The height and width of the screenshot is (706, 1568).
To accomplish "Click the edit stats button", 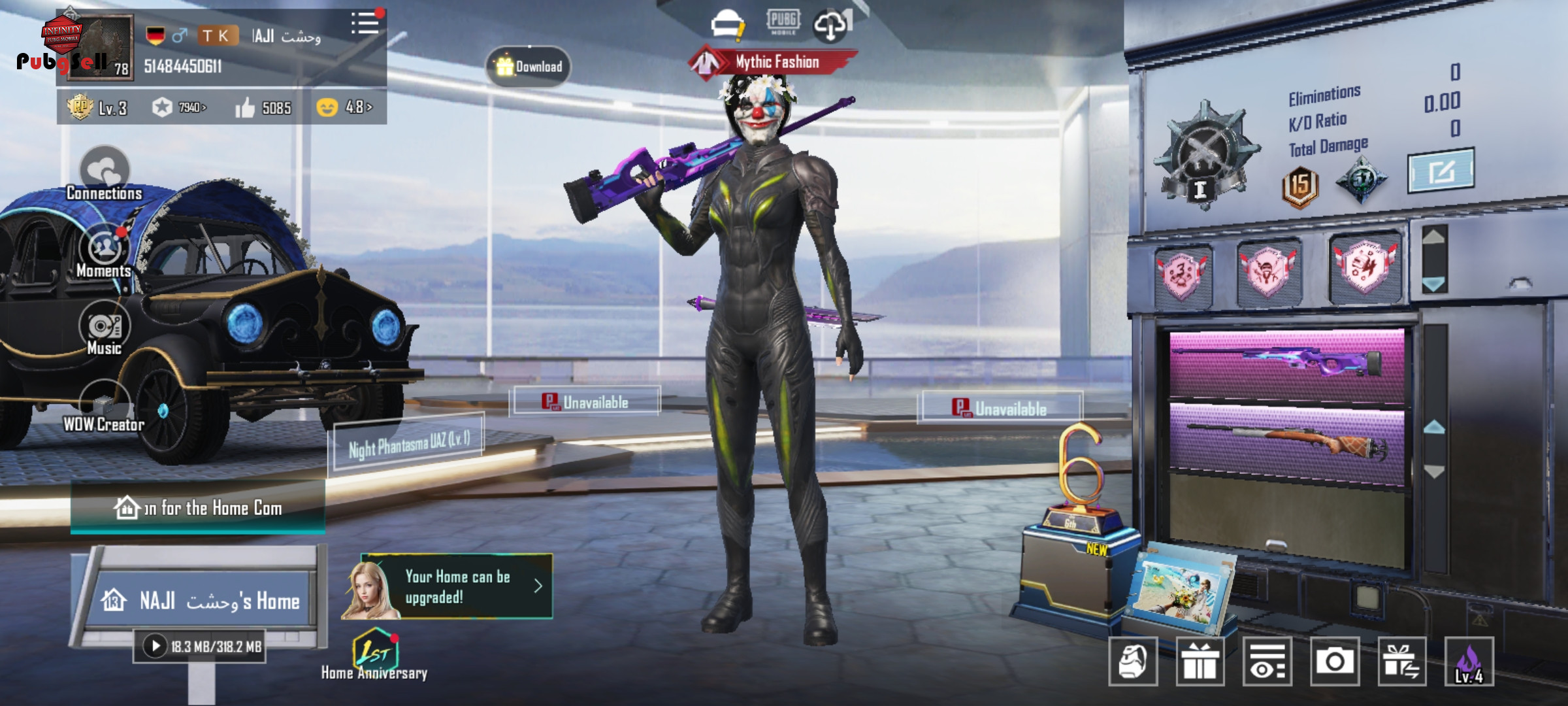I will [x=1441, y=171].
